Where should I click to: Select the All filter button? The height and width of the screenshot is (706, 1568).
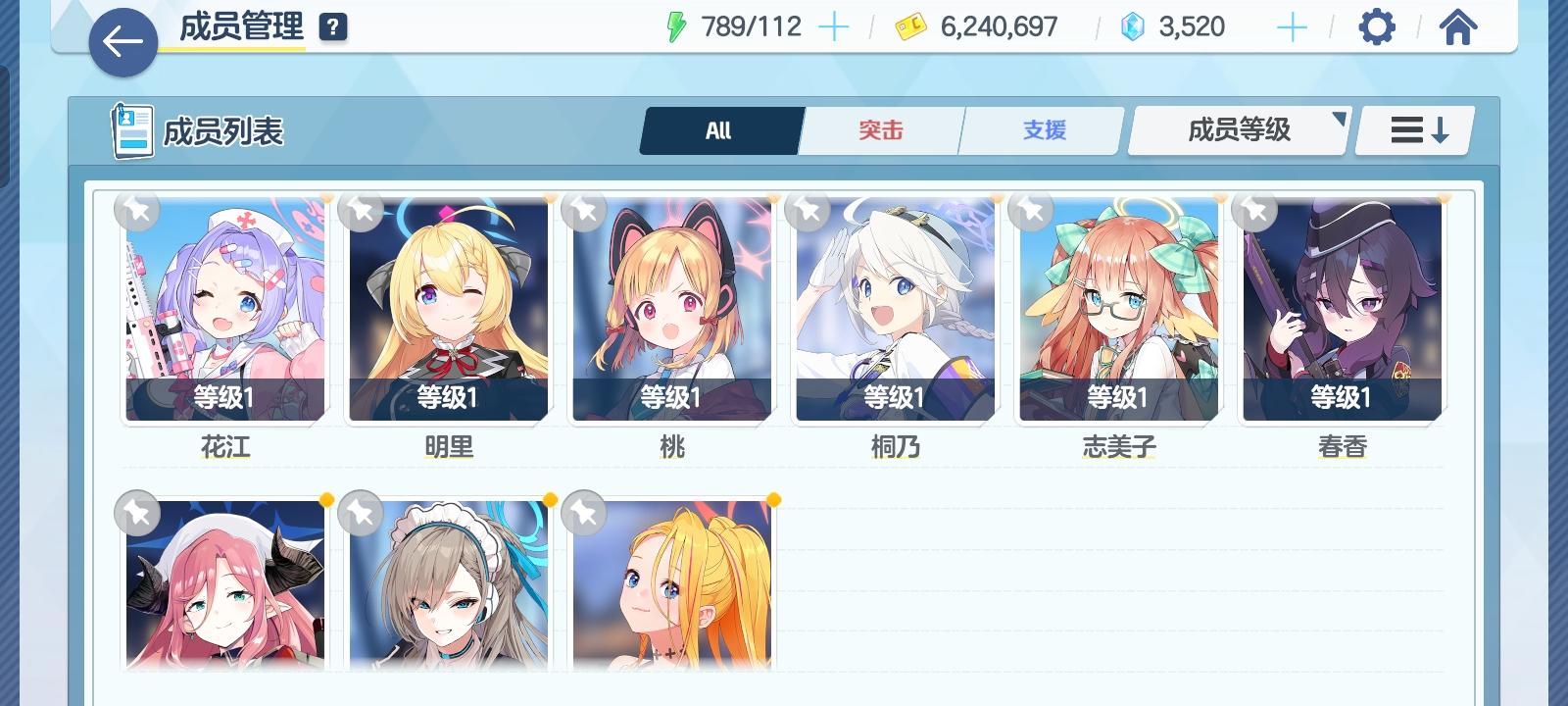point(719,128)
